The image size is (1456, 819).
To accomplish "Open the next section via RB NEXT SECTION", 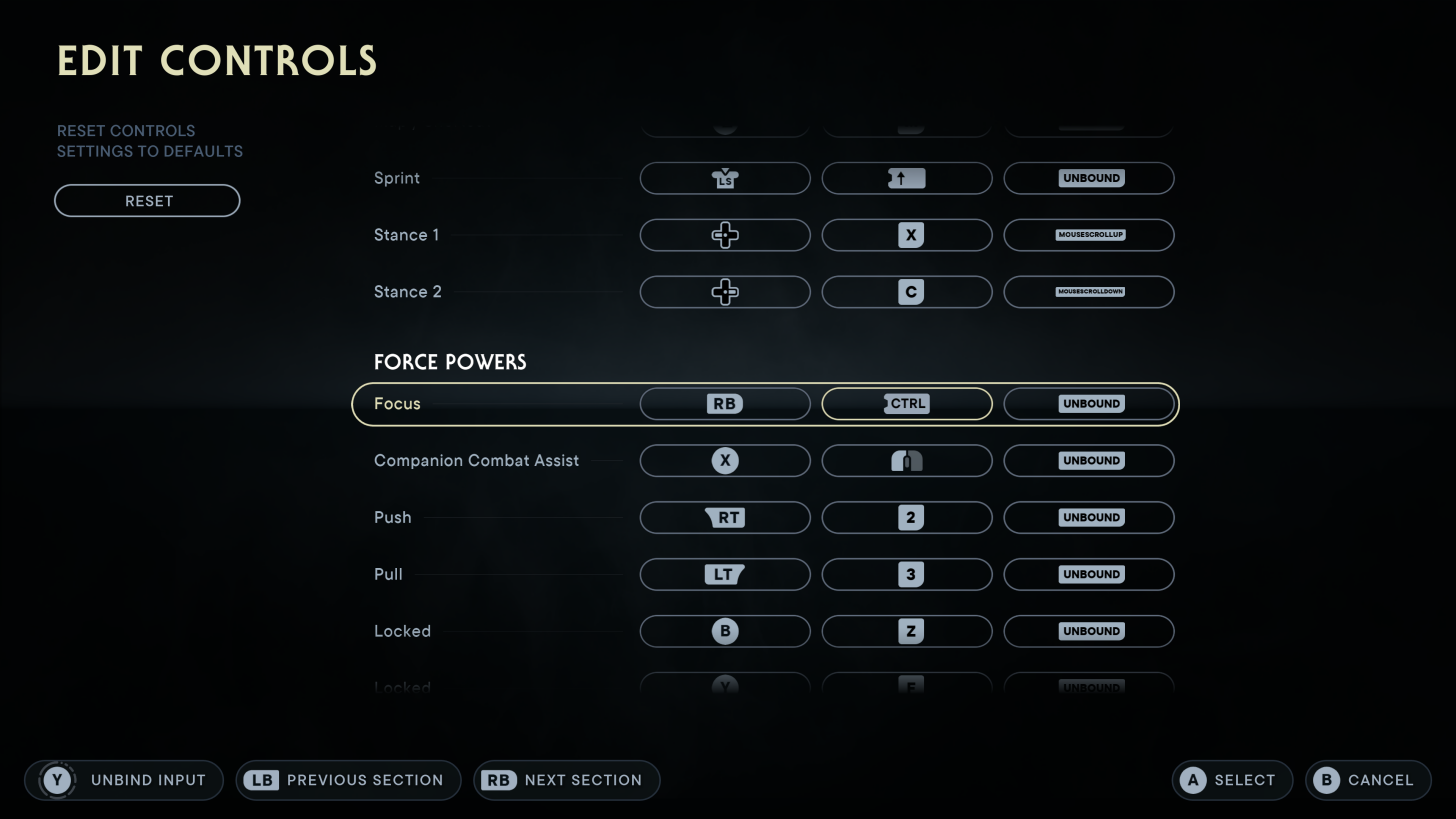I will (566, 780).
